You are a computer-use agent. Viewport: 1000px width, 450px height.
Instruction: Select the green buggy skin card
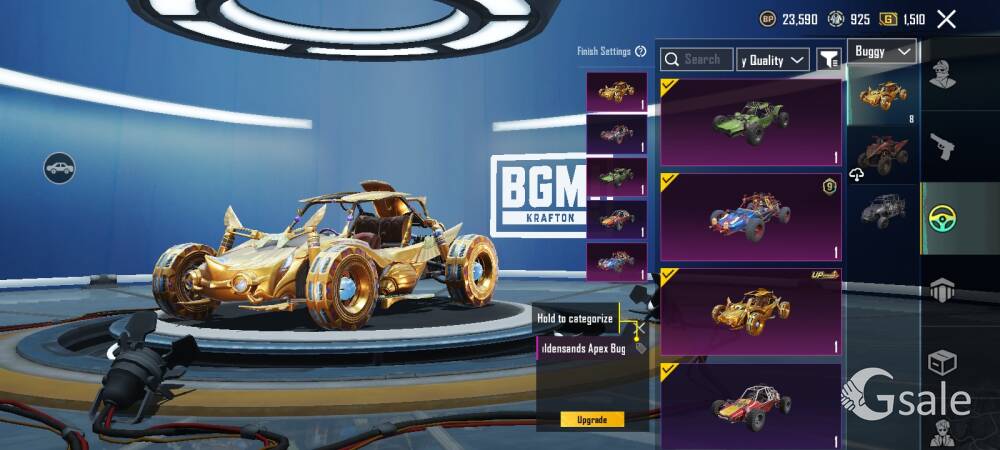click(x=751, y=122)
